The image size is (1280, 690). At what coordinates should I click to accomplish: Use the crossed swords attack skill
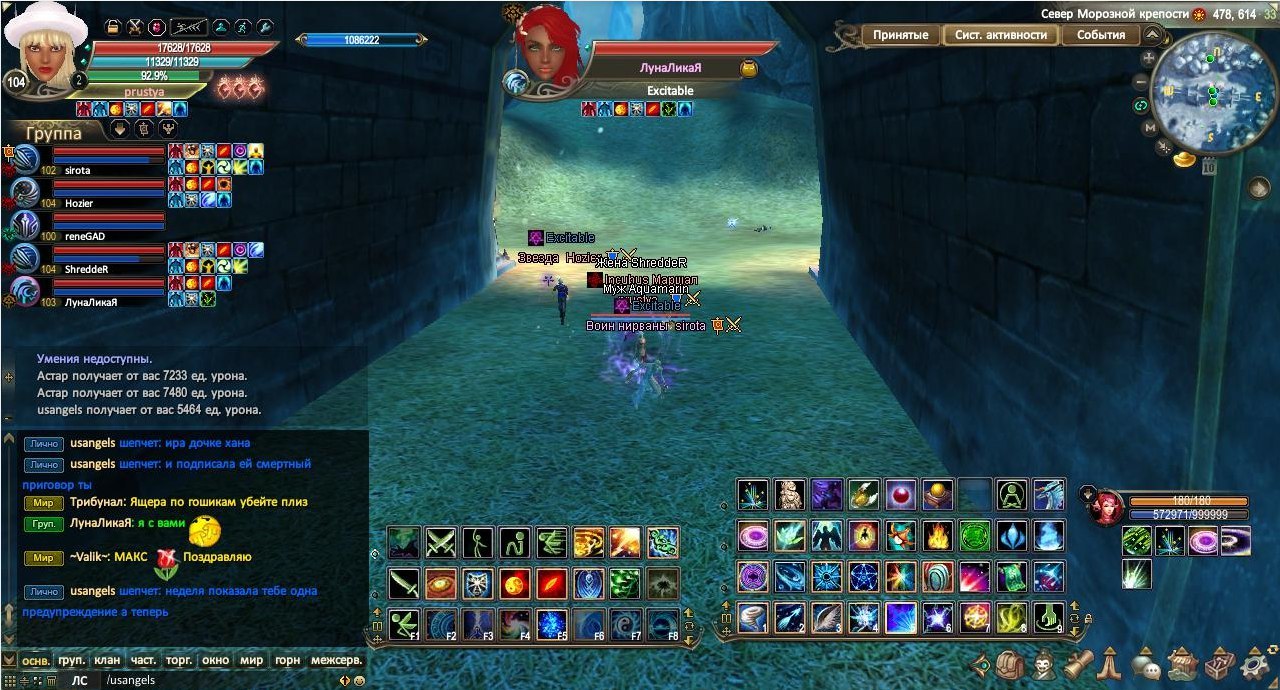tap(440, 542)
